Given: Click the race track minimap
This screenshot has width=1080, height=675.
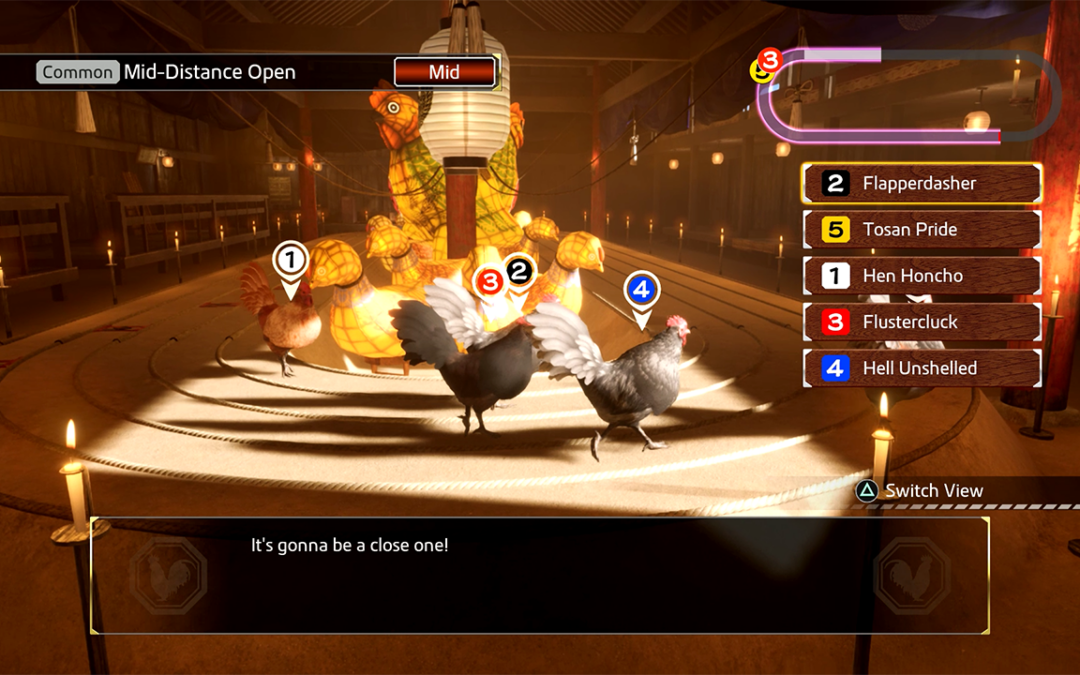Looking at the screenshot, I should click(x=905, y=95).
